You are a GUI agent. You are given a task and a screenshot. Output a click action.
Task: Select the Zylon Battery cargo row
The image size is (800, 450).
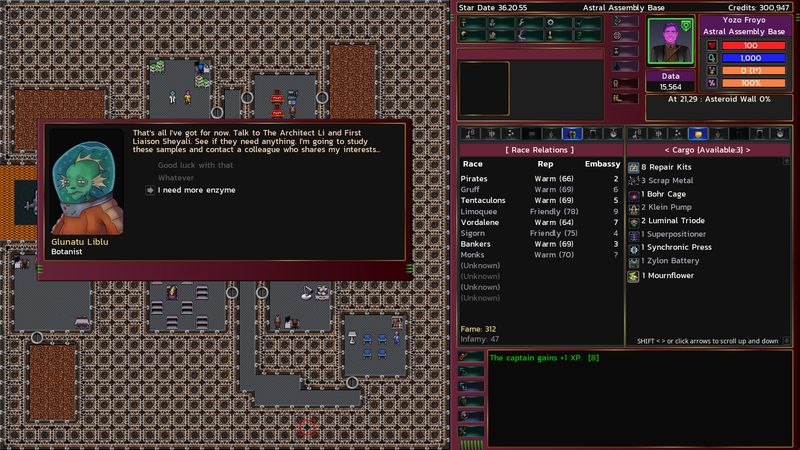click(670, 261)
